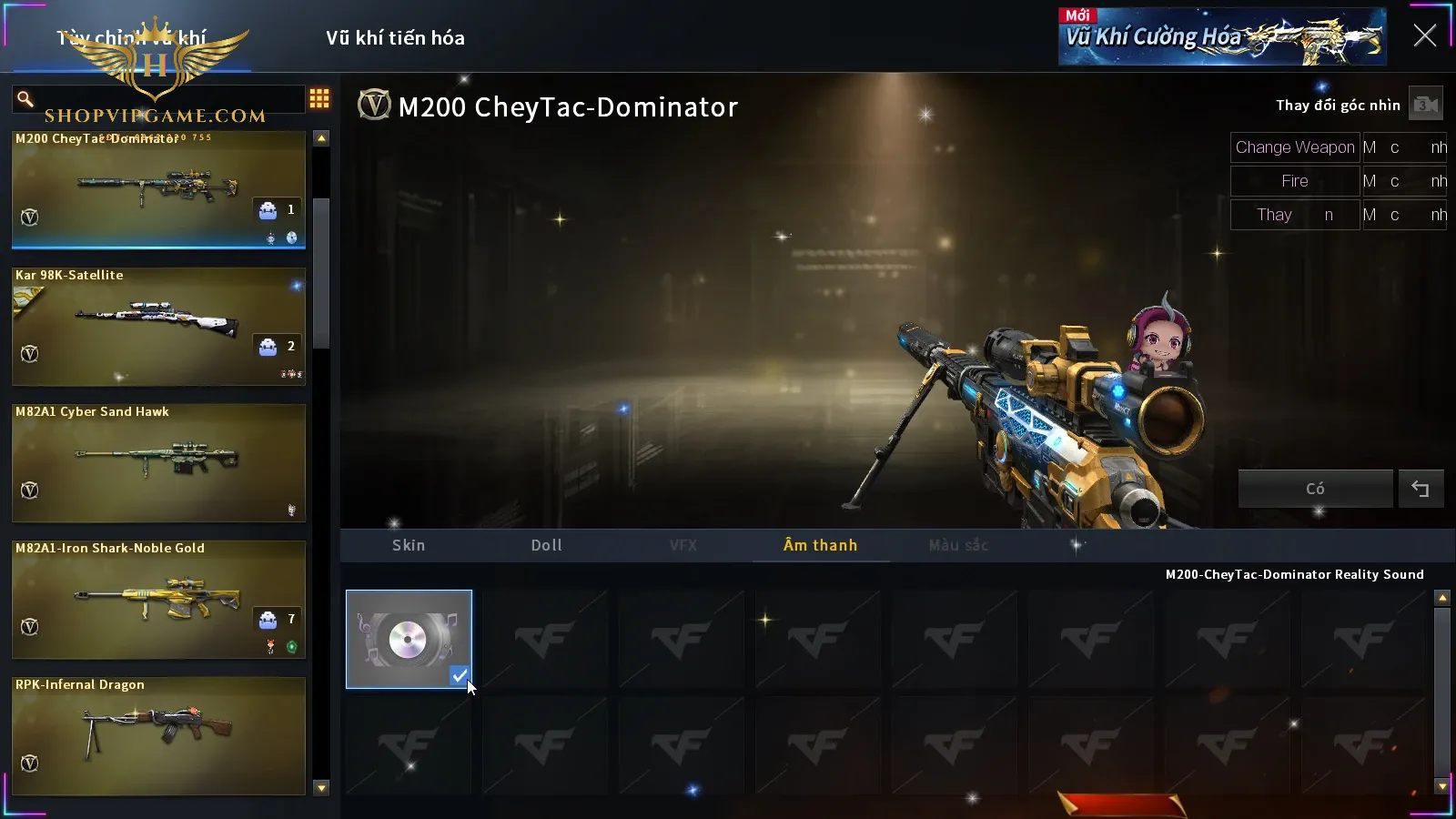Click the weapon list scroll-down arrow

click(x=321, y=788)
